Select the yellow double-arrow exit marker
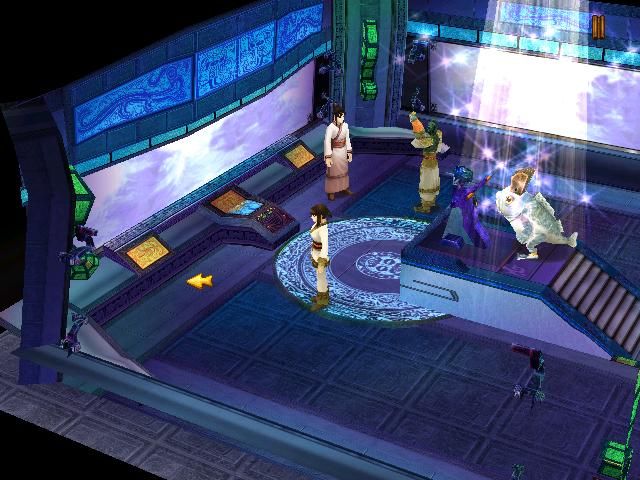Viewport: 640px width, 480px height. [x=200, y=281]
